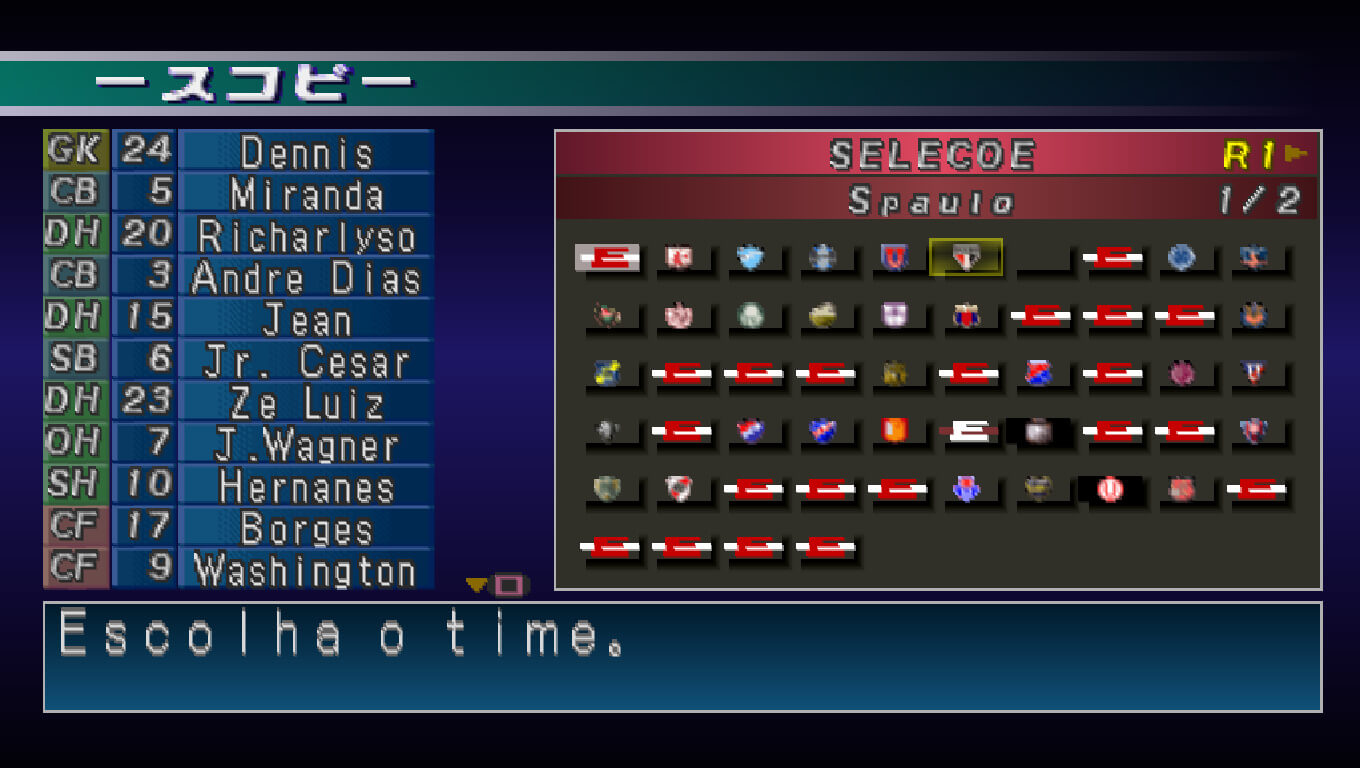The height and width of the screenshot is (768, 1360).
Task: Select Ze Luiz's squad row
Action: 306,404
